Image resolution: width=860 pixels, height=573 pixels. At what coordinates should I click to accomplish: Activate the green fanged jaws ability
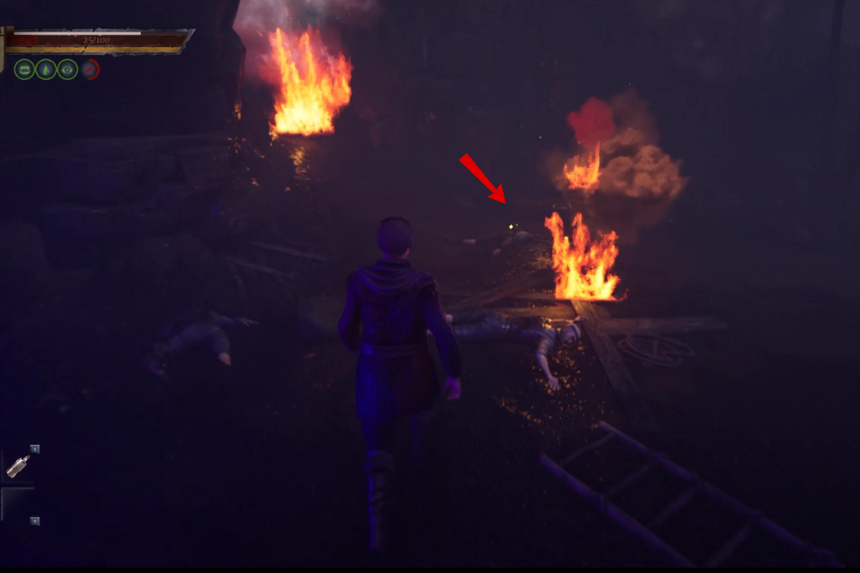pos(24,69)
